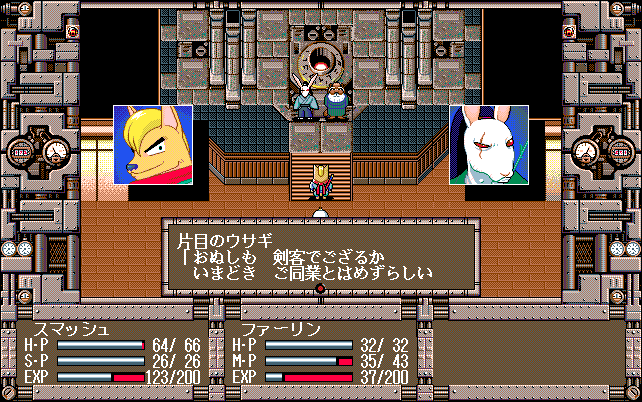642x402 pixels.
Task: Click the red continue marker below the dialogue
Action: [321, 290]
